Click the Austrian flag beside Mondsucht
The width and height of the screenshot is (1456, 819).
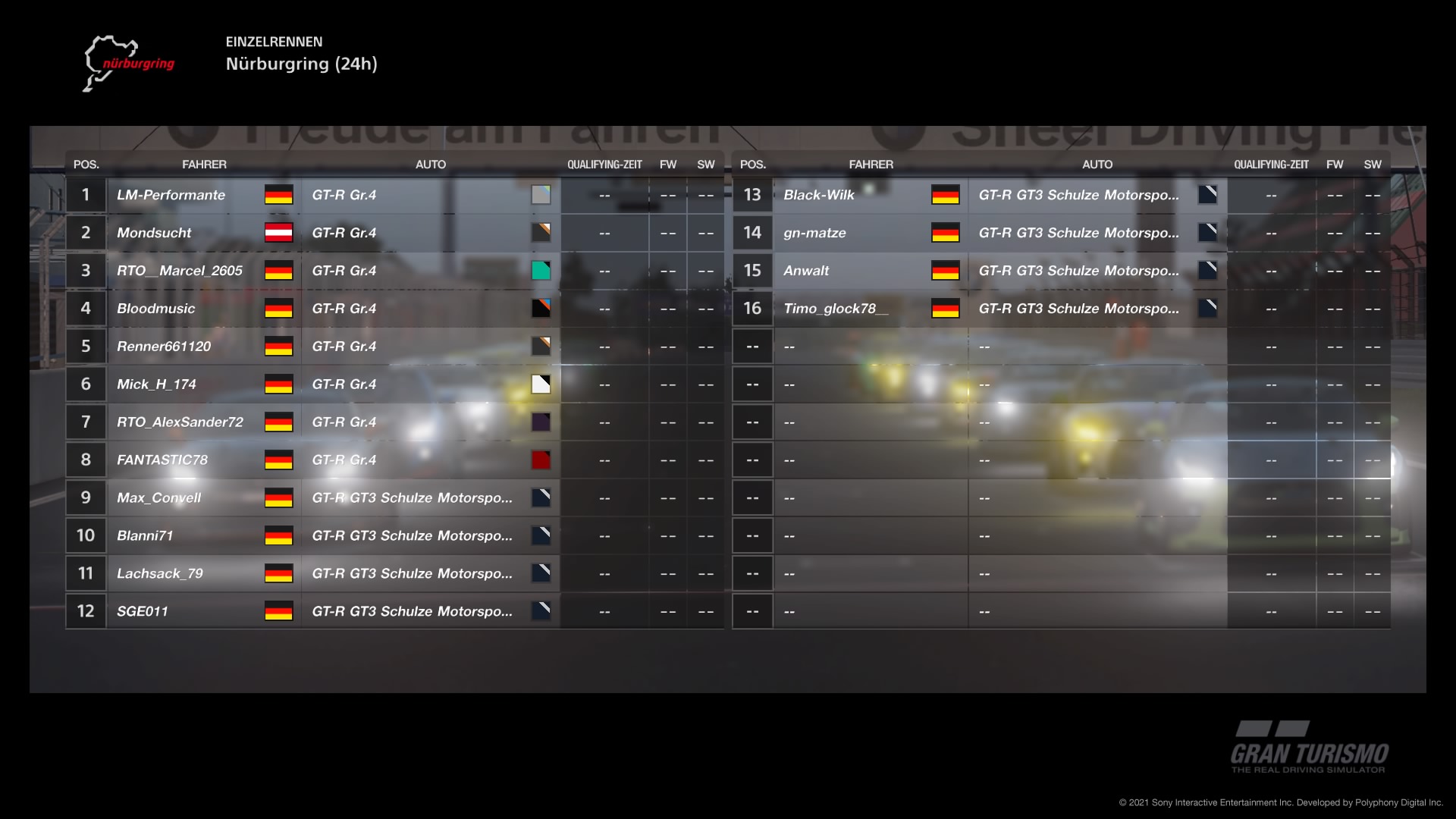click(279, 233)
